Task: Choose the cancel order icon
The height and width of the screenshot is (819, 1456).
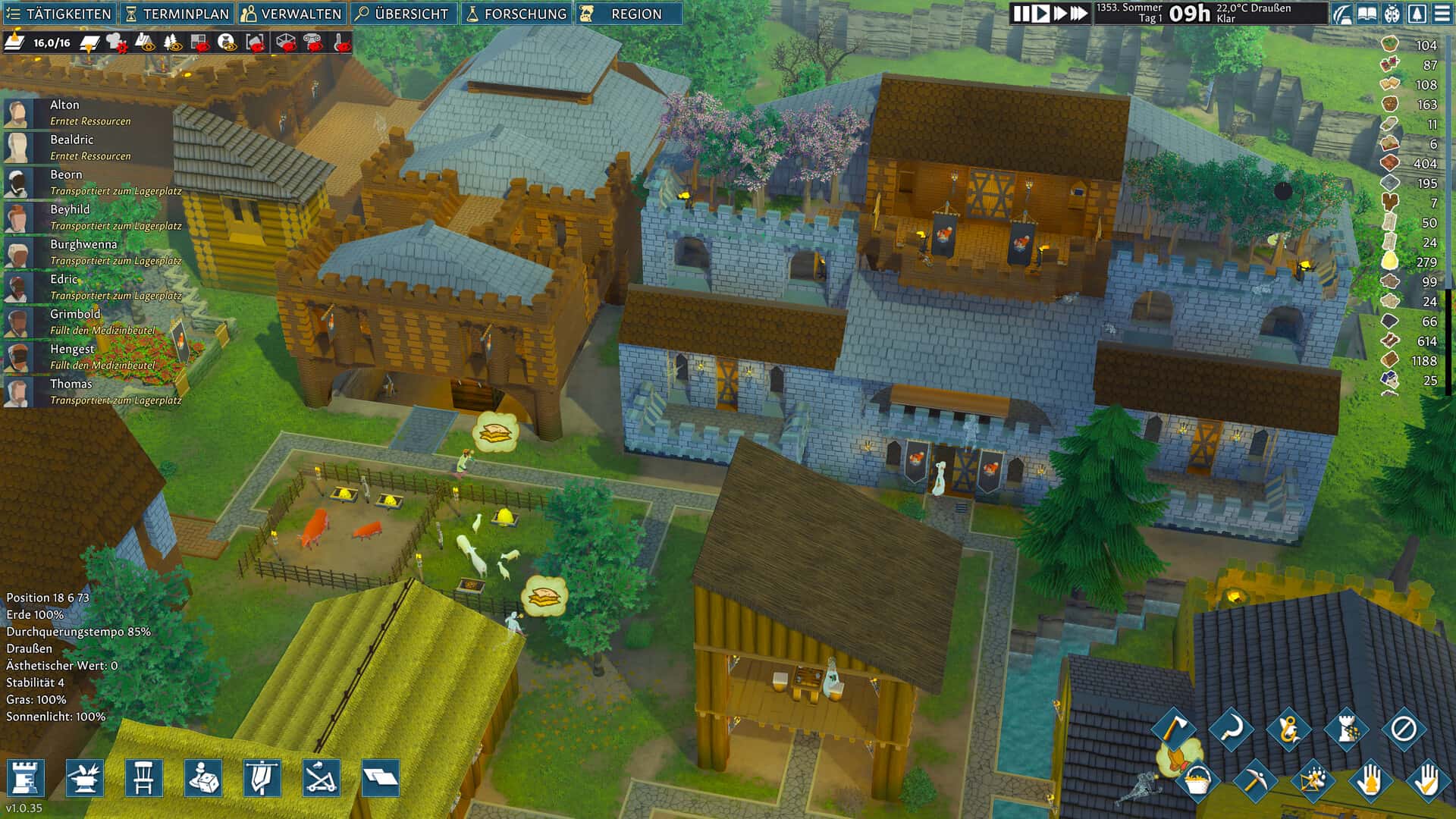Action: point(1403,730)
